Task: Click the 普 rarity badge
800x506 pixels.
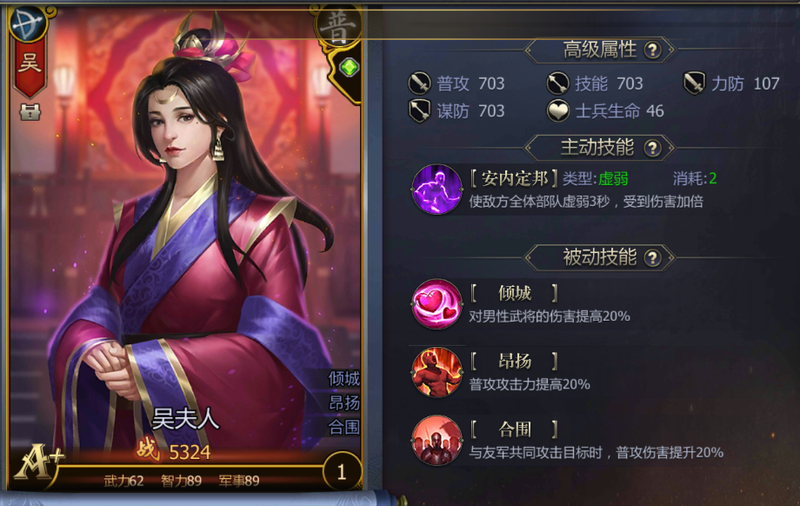Action: click(x=336, y=26)
